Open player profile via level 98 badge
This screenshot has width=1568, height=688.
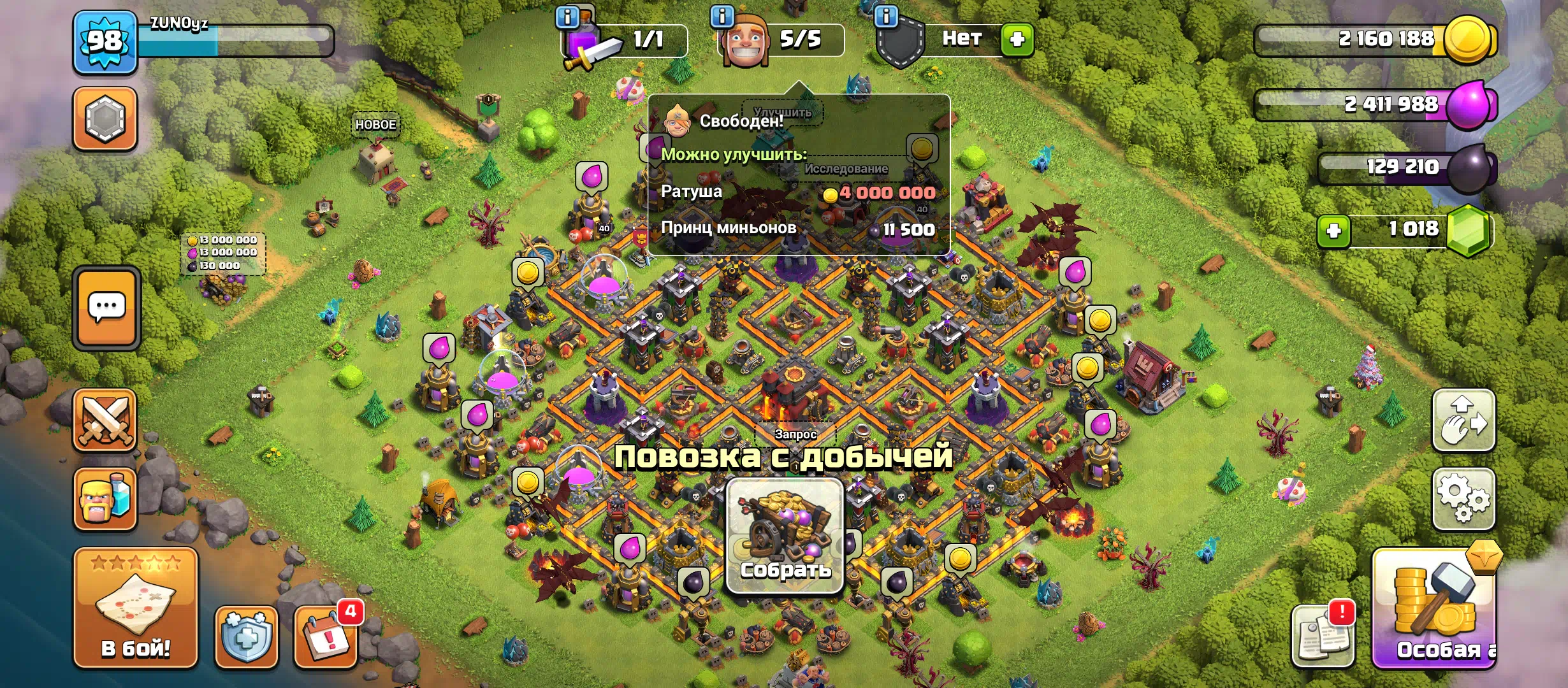pos(105,42)
